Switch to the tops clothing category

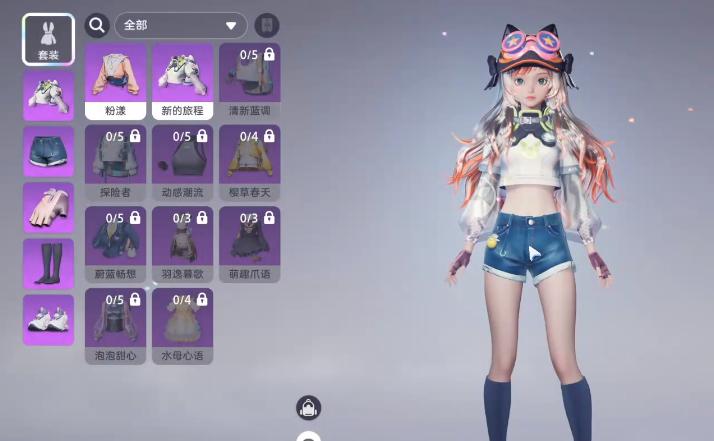click(x=48, y=96)
